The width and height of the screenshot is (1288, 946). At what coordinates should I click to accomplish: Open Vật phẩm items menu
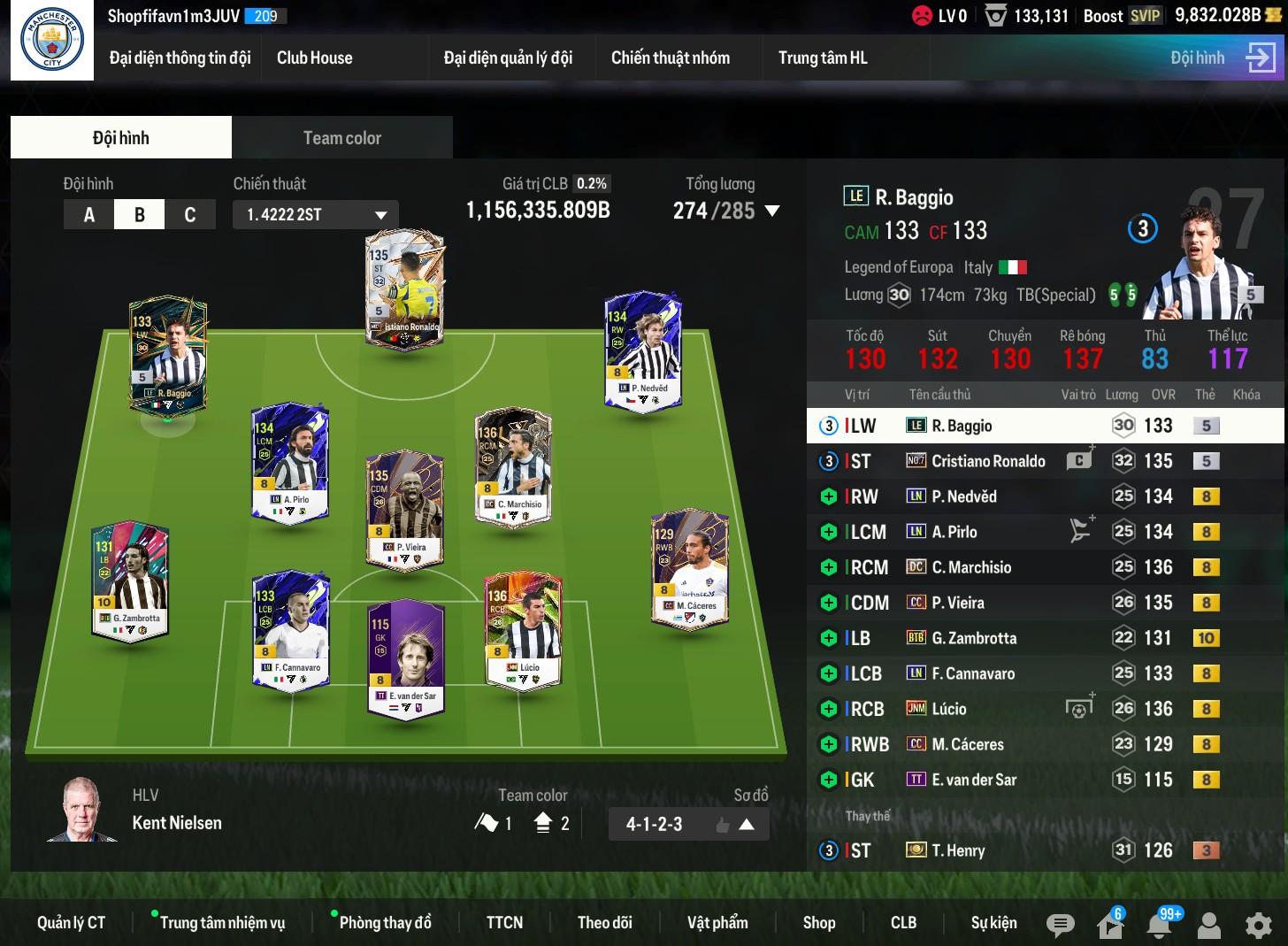pyautogui.click(x=717, y=923)
